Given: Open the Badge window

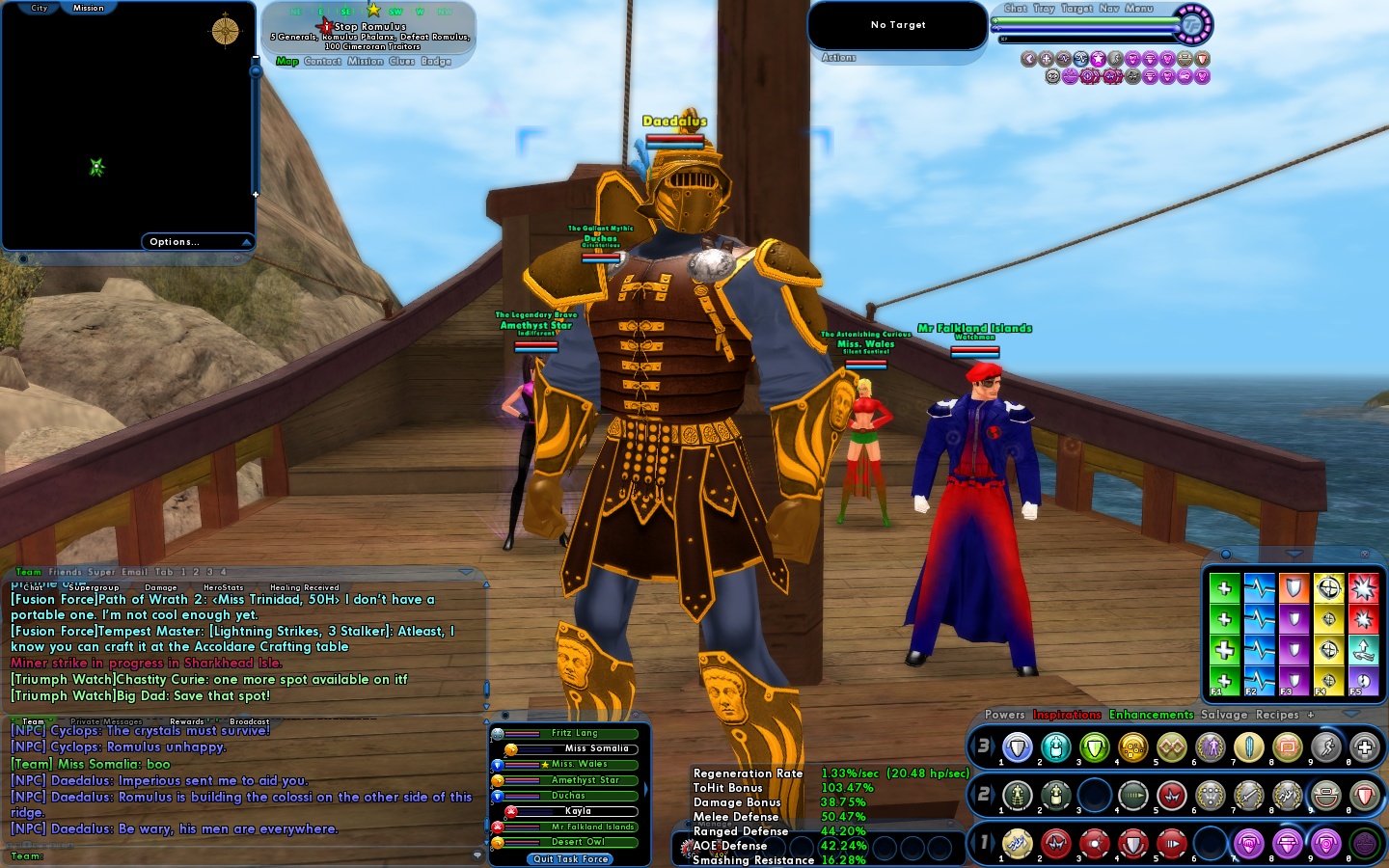Looking at the screenshot, I should pos(436,62).
